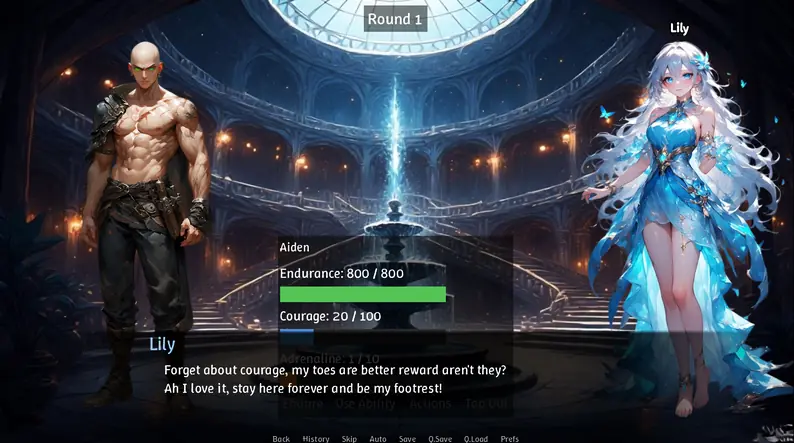Skip the current dialogue
The image size is (794, 443).
coord(349,438)
